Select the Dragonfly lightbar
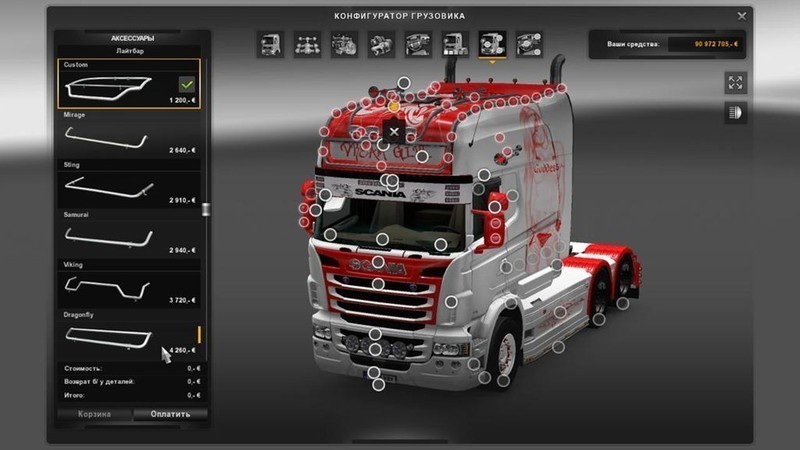This screenshot has width=800, height=450. click(x=129, y=334)
